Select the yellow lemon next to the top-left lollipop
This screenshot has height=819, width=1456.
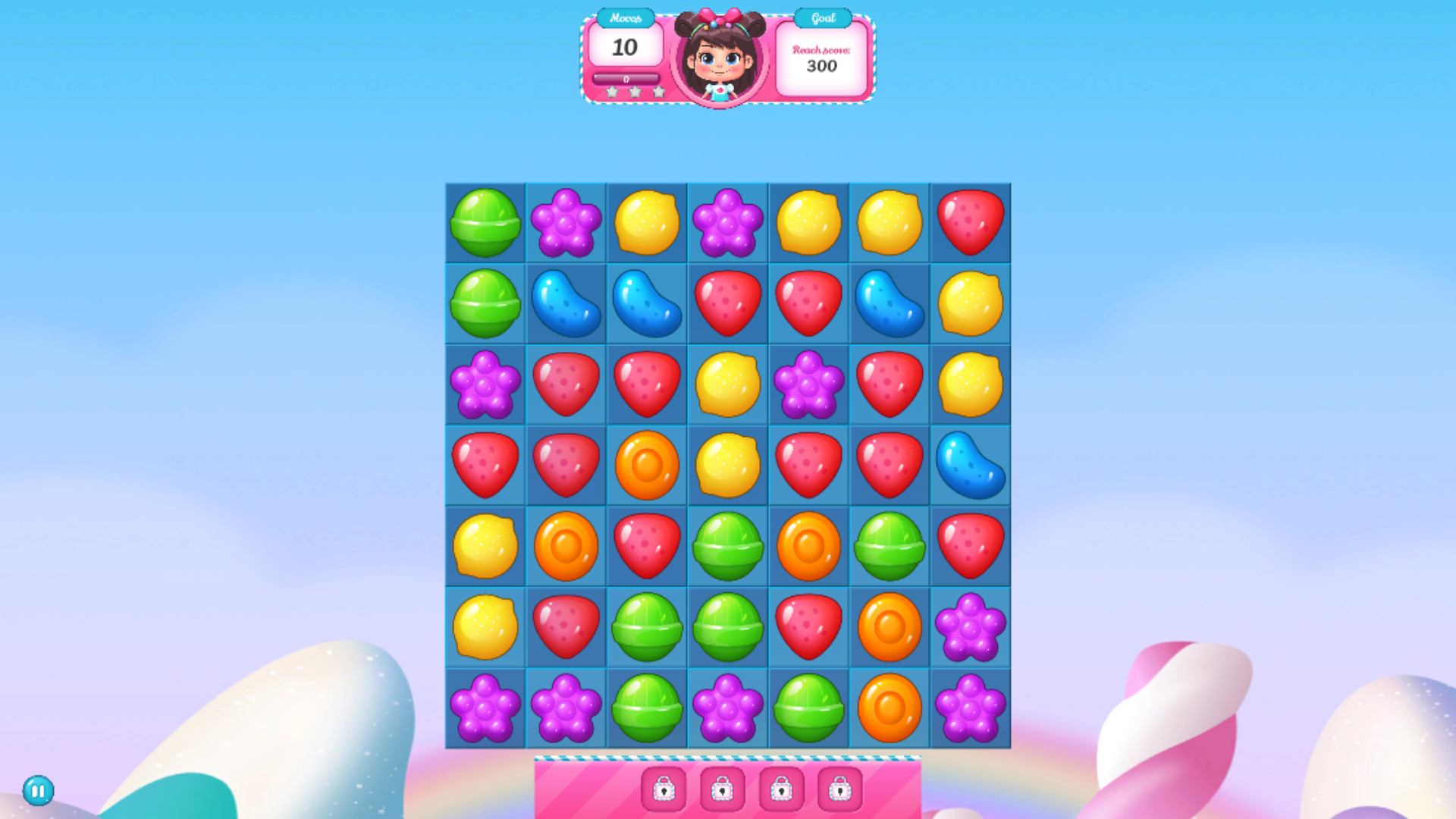[x=646, y=223]
